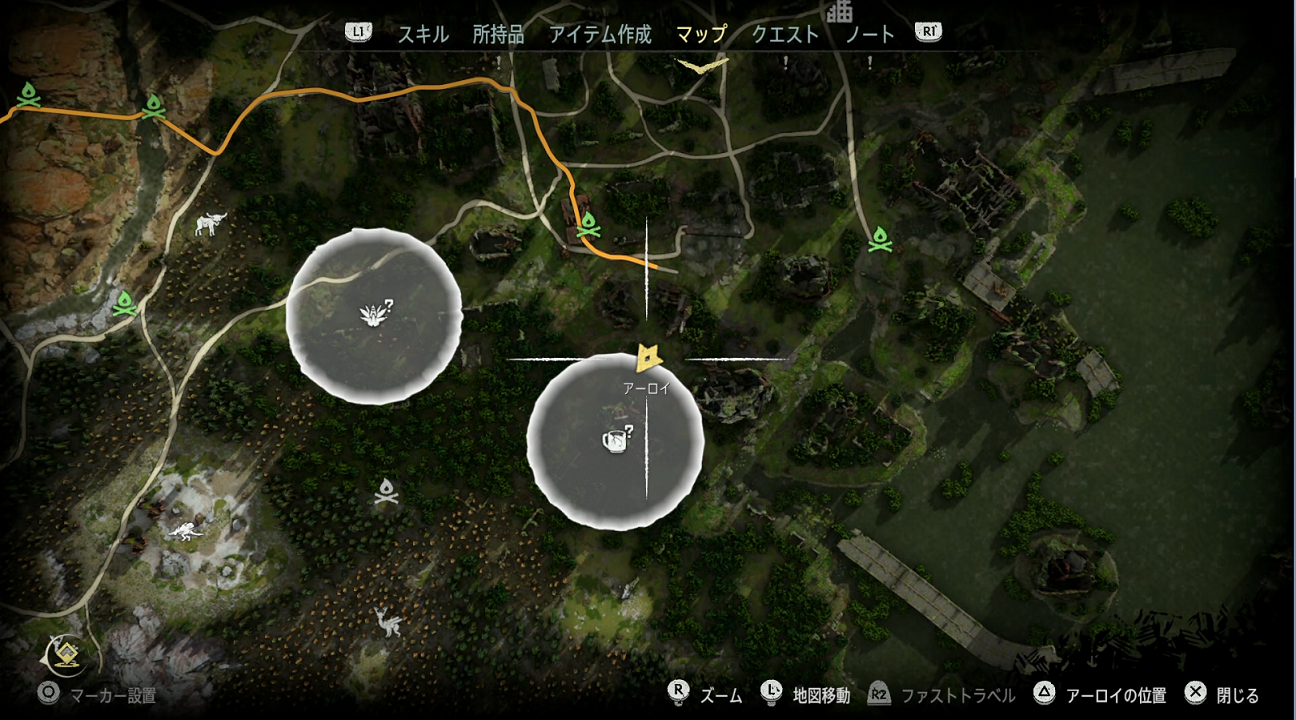This screenshot has width=1296, height=720.
Task: Open the ノート notebook tab
Action: coord(870,34)
